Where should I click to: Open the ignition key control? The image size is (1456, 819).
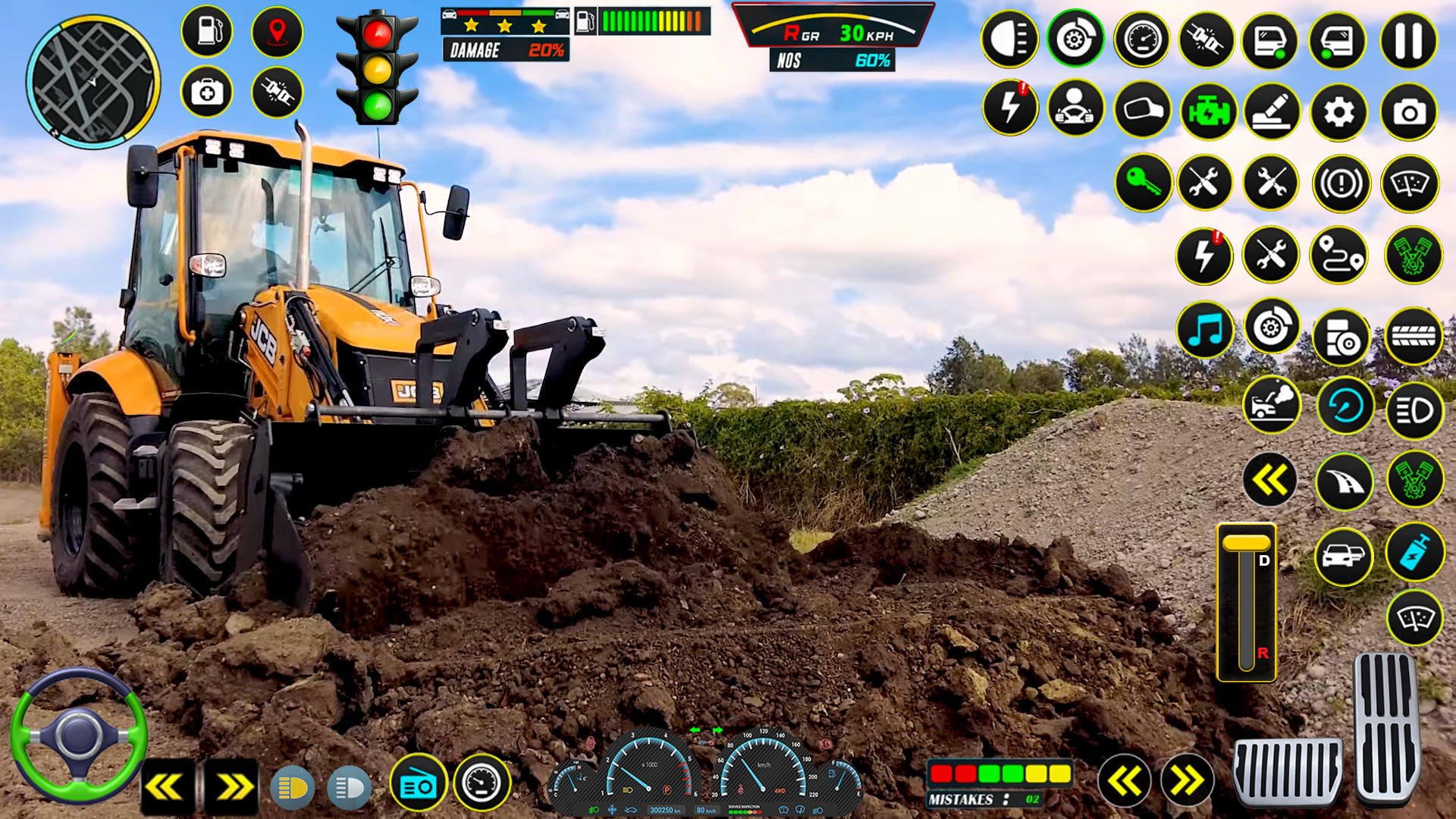point(1142,182)
